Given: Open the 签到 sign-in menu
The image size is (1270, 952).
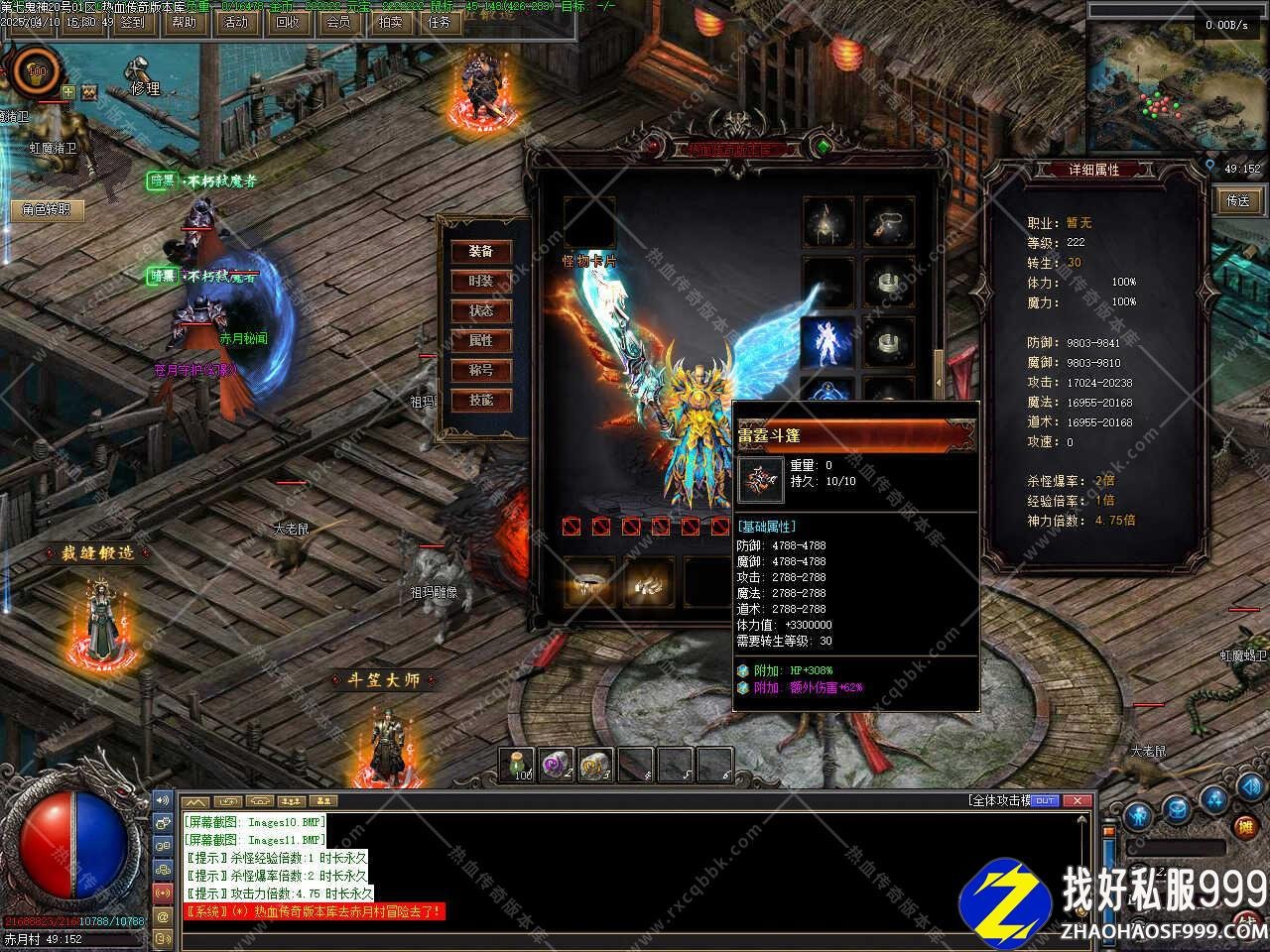Looking at the screenshot, I should pyautogui.click(x=132, y=22).
